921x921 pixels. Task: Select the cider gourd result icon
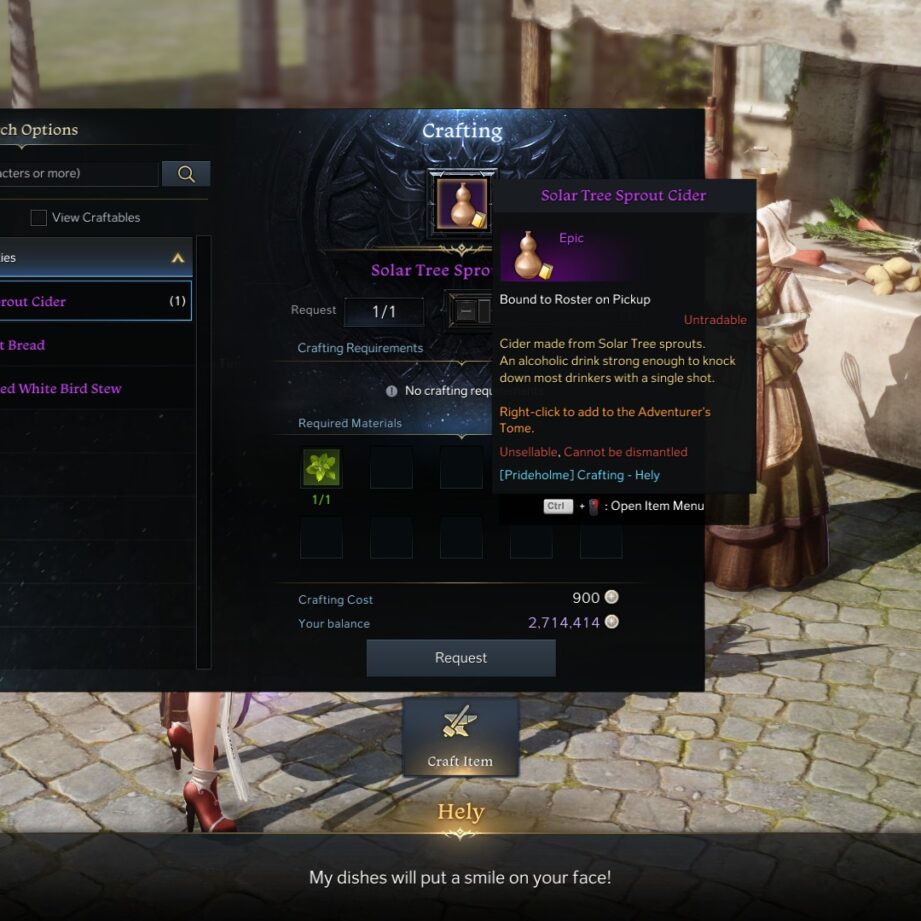(x=462, y=204)
